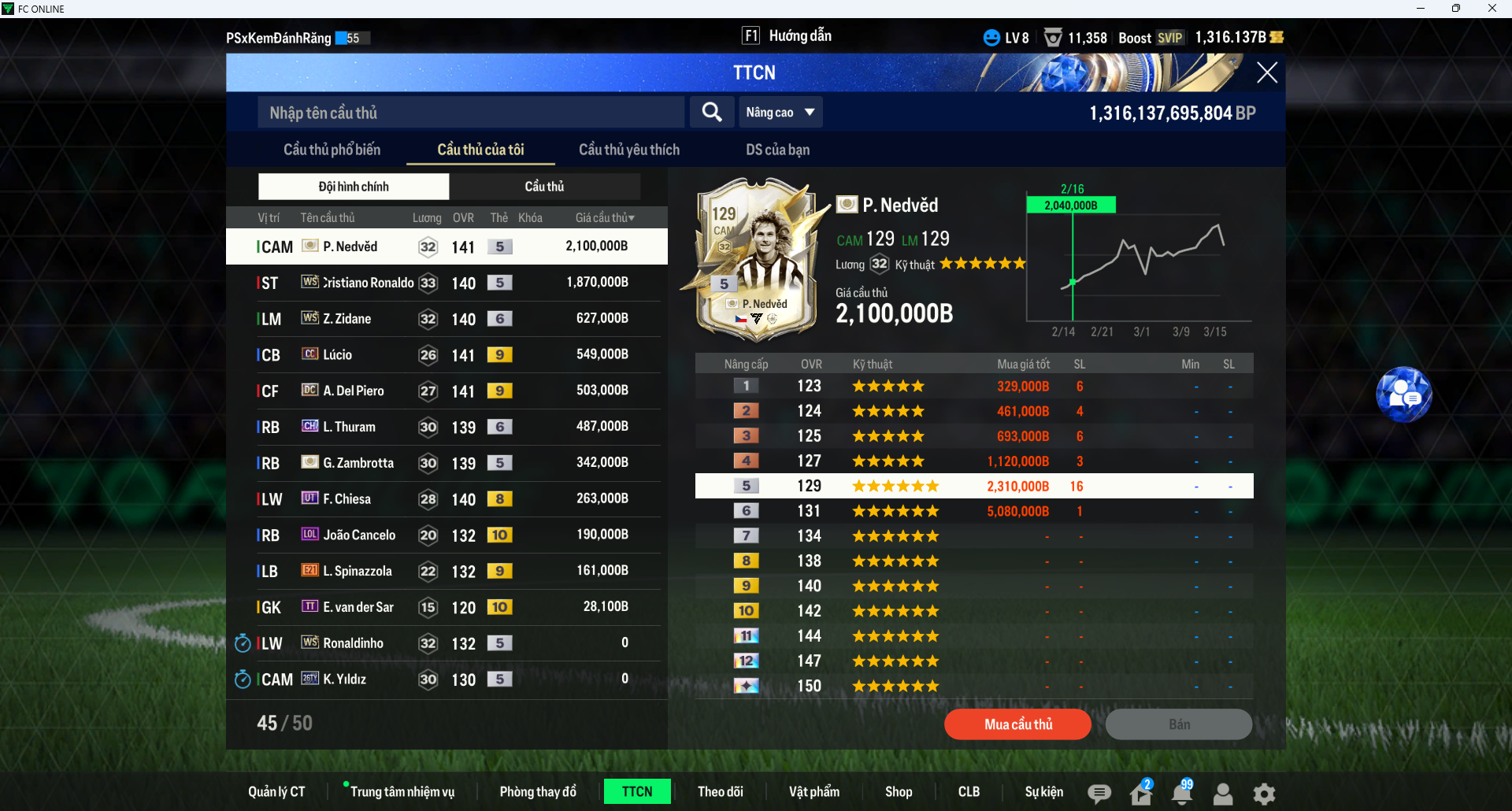Close the TTCN transfer market window

pyautogui.click(x=1266, y=72)
